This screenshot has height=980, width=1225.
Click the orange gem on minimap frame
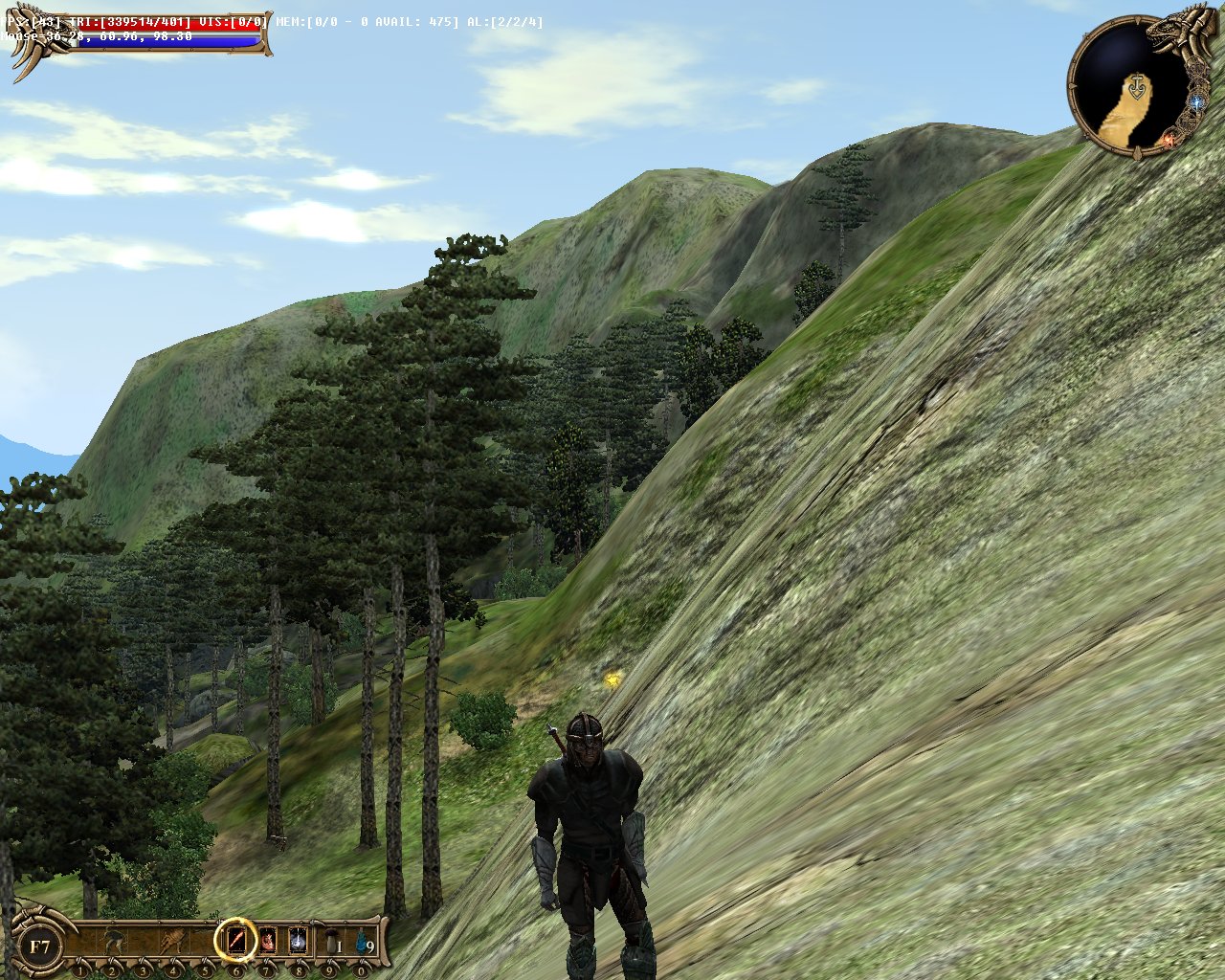click(x=1169, y=141)
